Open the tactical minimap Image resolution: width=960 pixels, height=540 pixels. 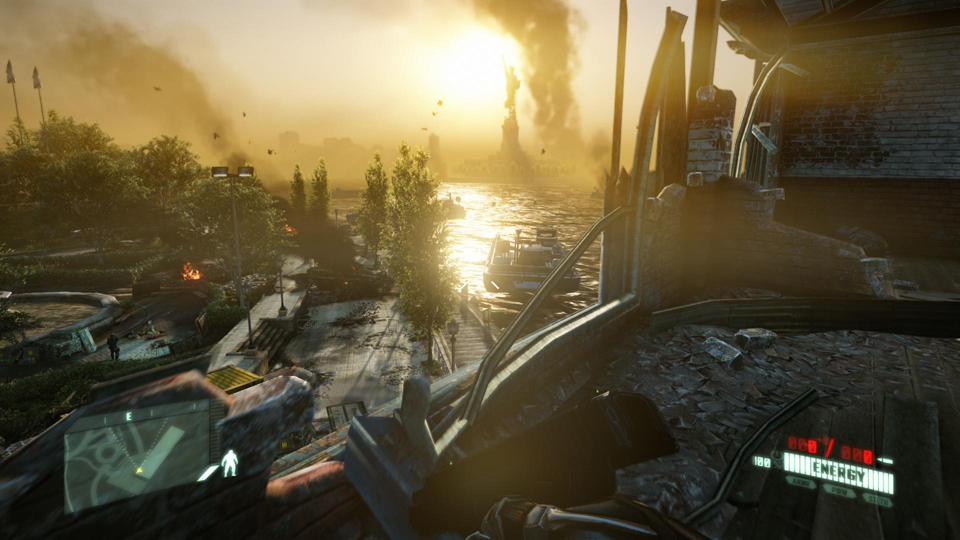tap(136, 455)
